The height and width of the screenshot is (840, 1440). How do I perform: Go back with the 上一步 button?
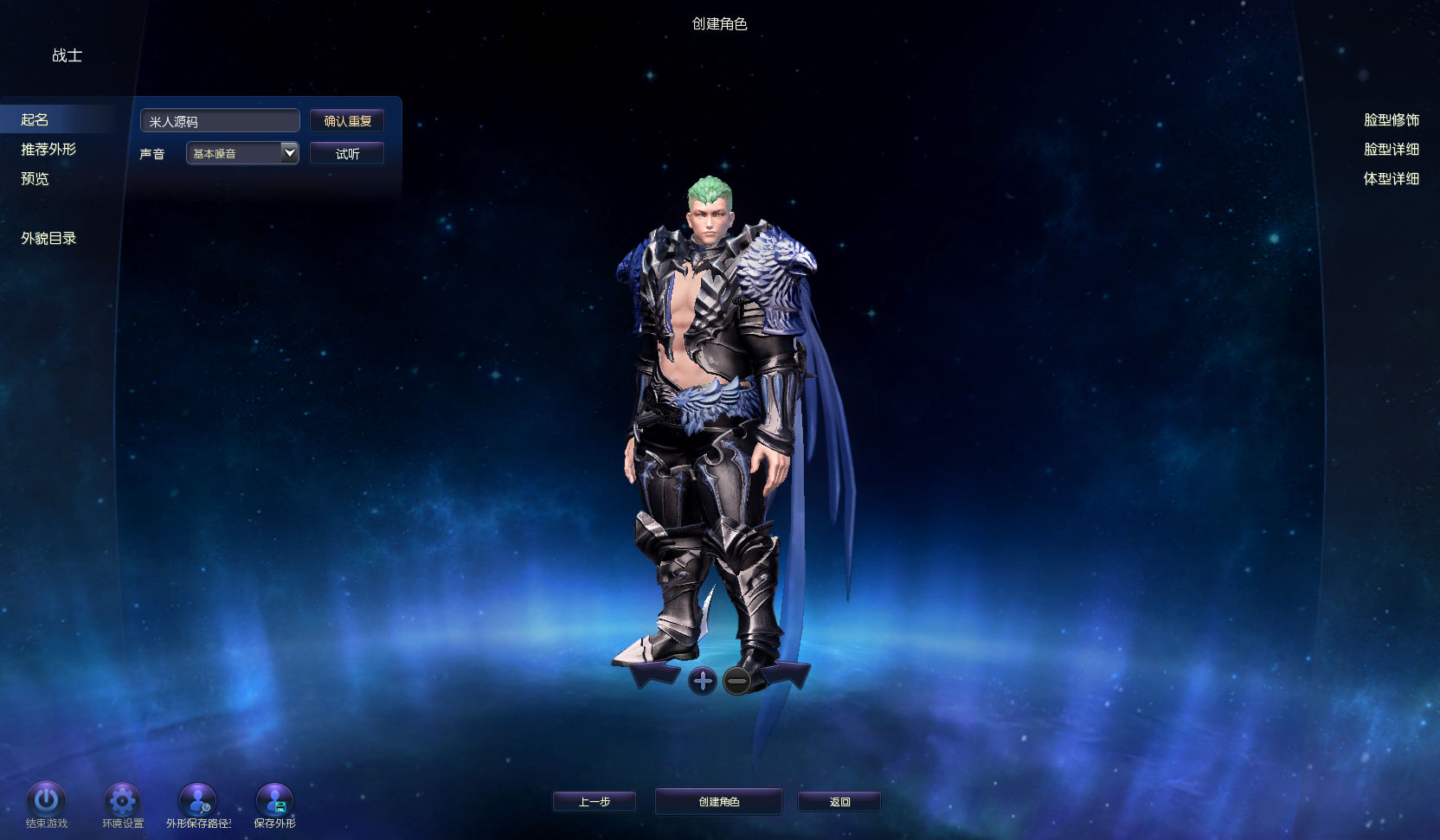(595, 802)
